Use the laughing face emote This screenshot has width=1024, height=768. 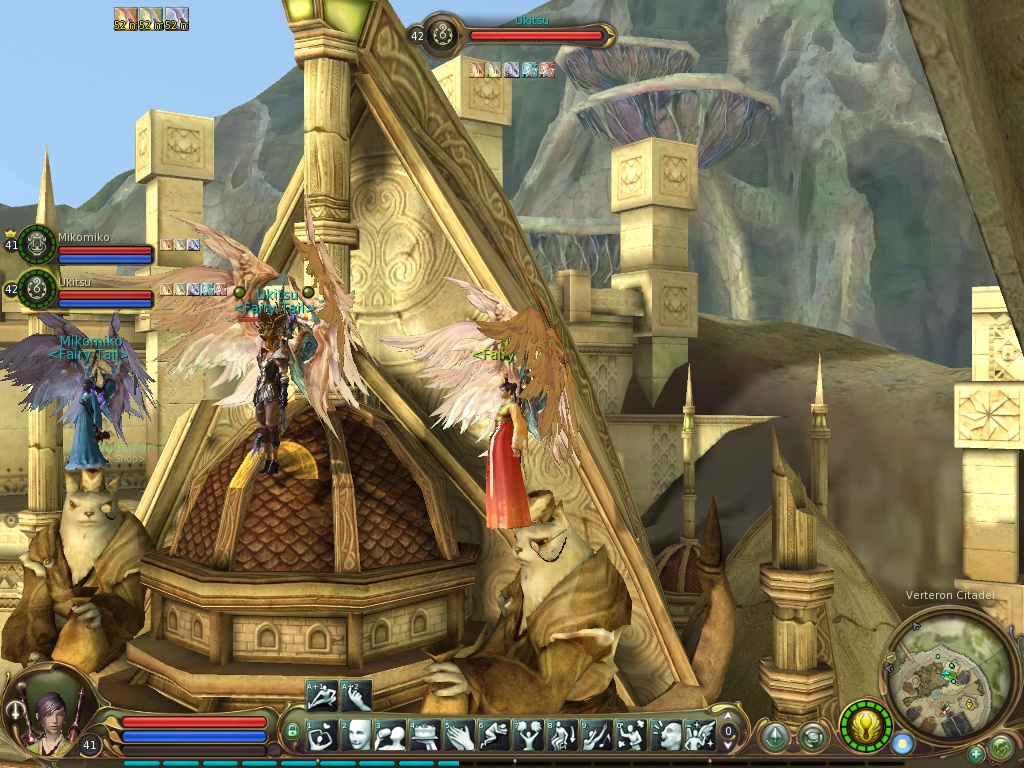pos(665,735)
